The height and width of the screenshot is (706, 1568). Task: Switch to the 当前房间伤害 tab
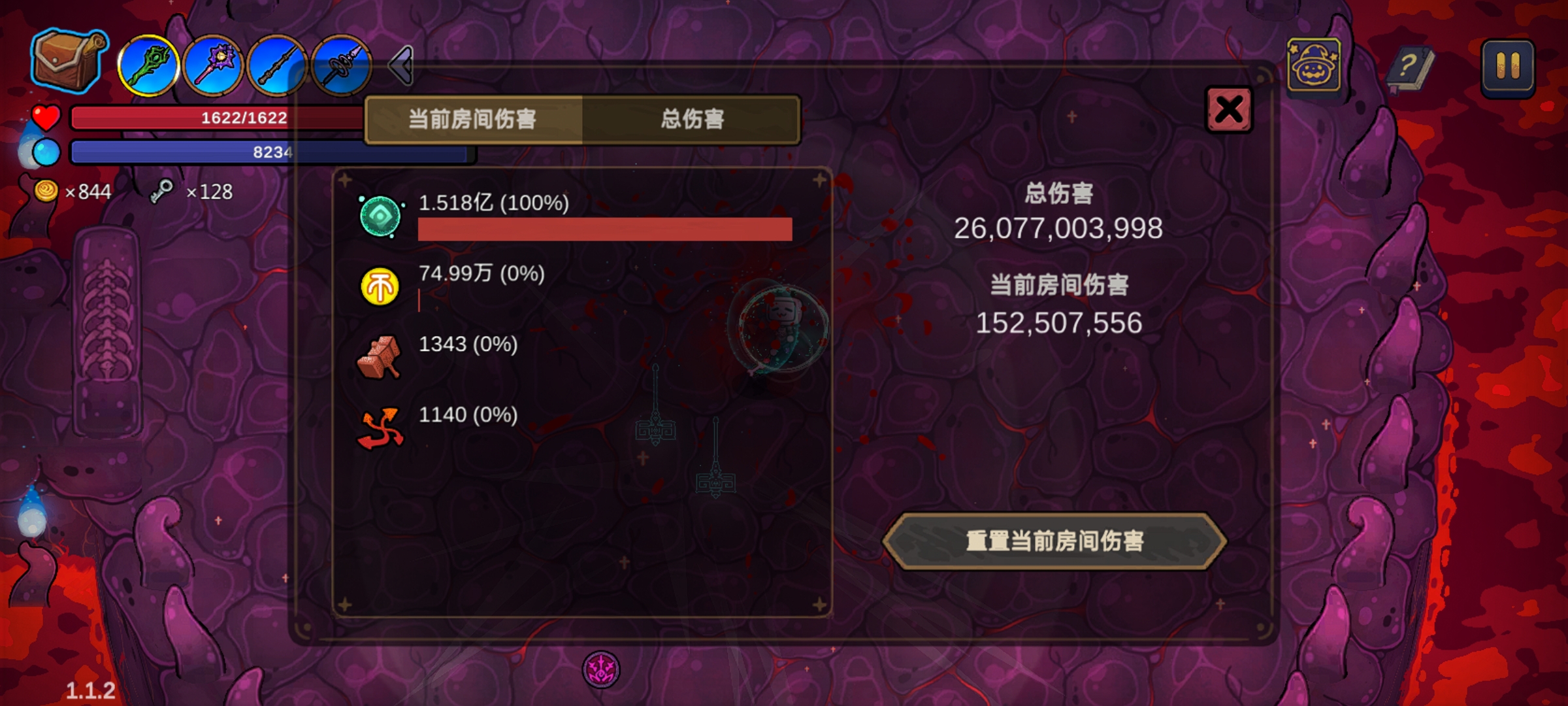472,120
